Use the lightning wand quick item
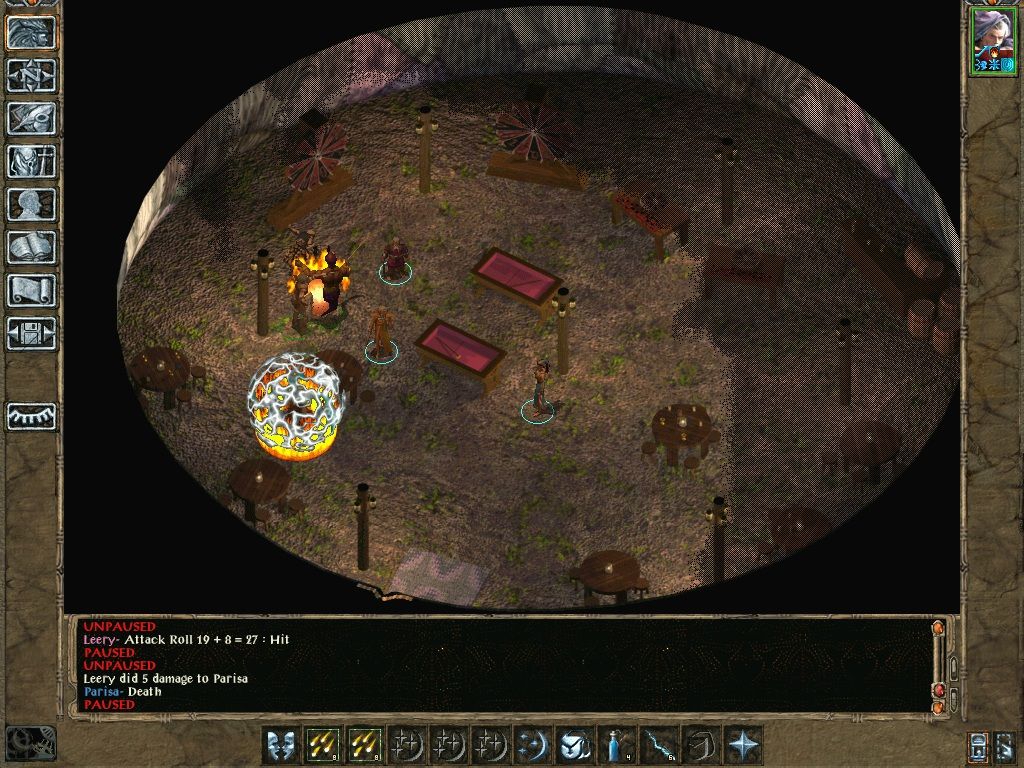The width and height of the screenshot is (1024, 768). (656, 745)
